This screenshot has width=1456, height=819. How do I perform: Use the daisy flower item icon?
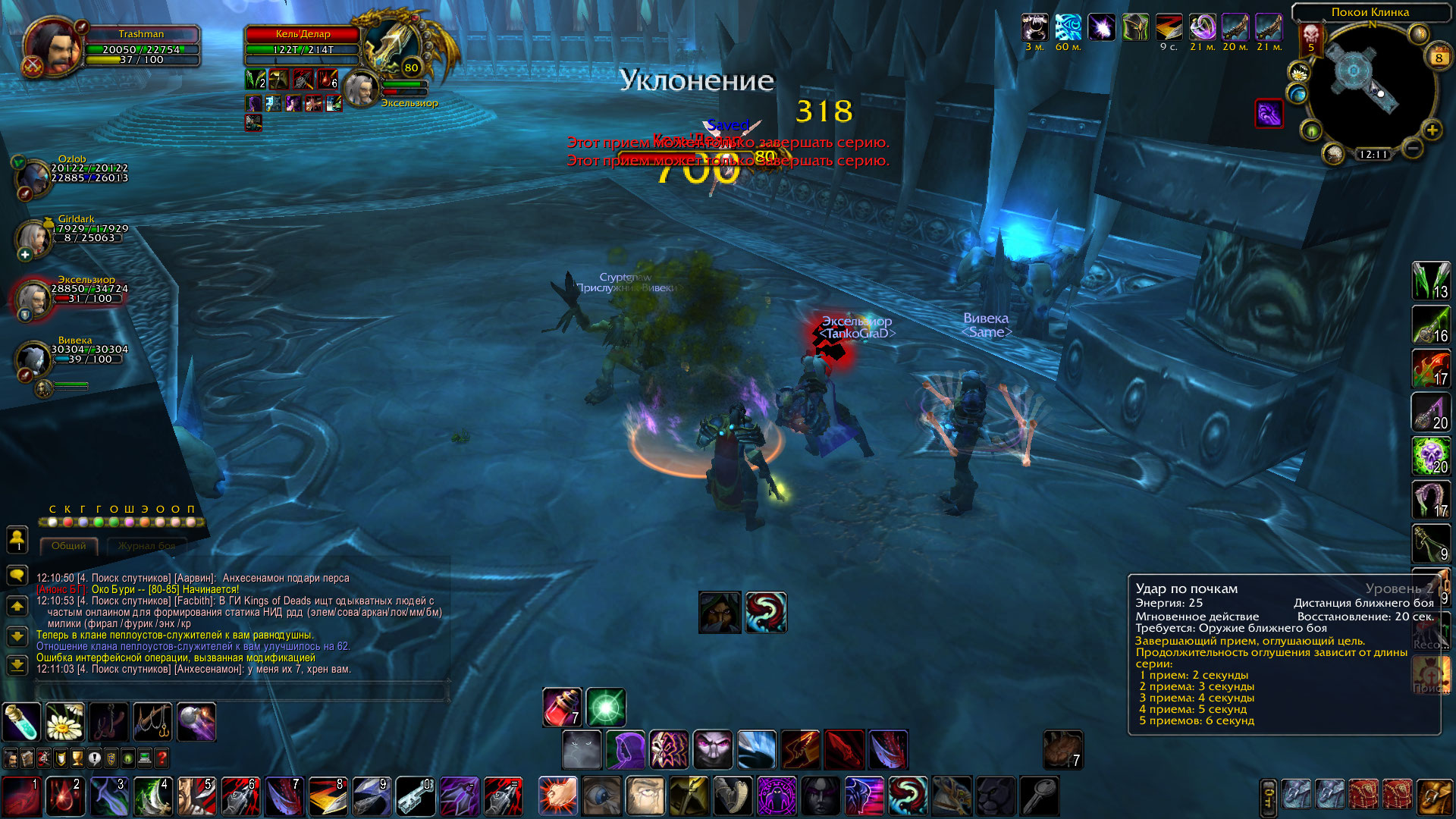65,721
